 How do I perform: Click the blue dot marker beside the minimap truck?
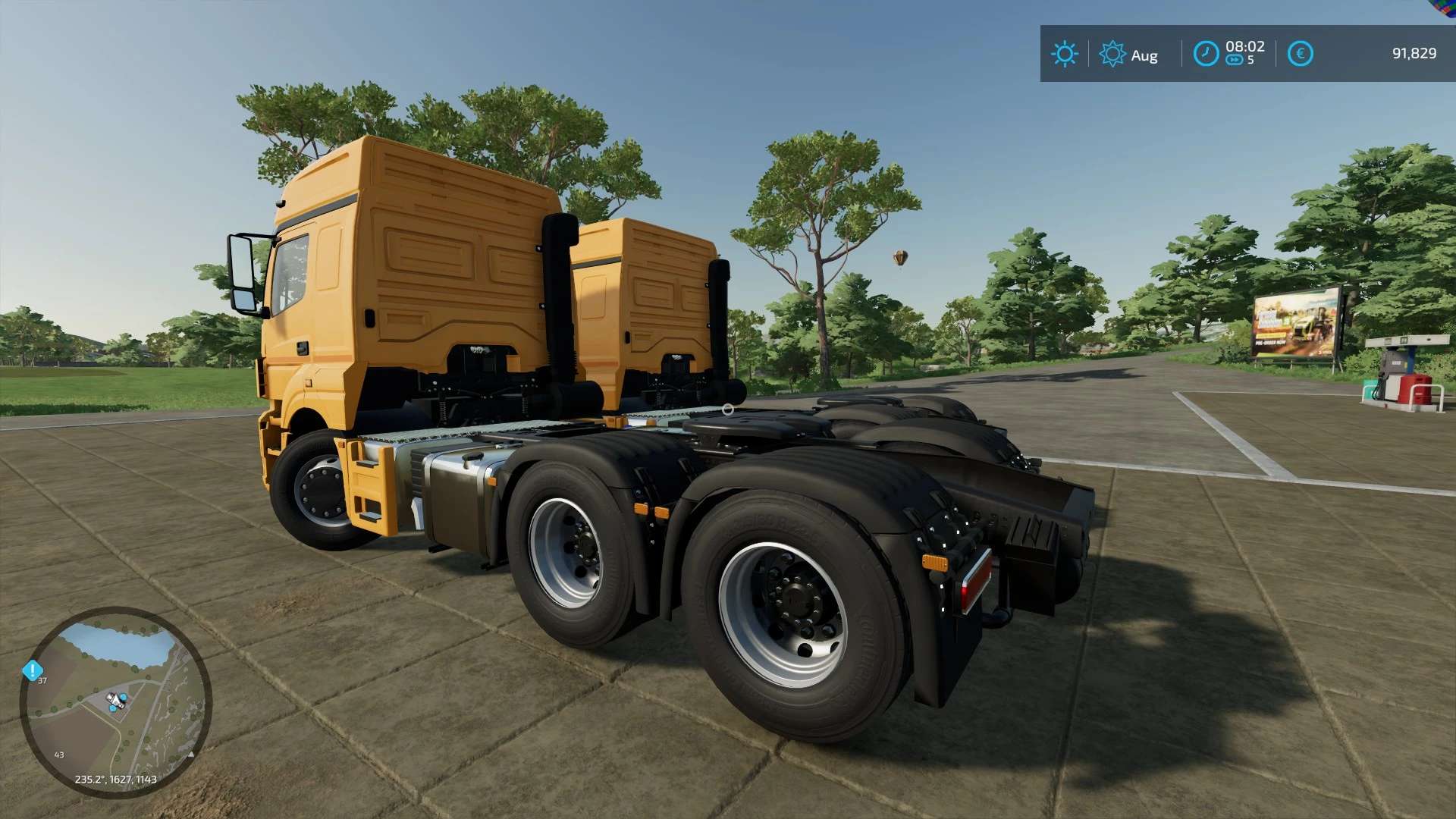pyautogui.click(x=123, y=697)
